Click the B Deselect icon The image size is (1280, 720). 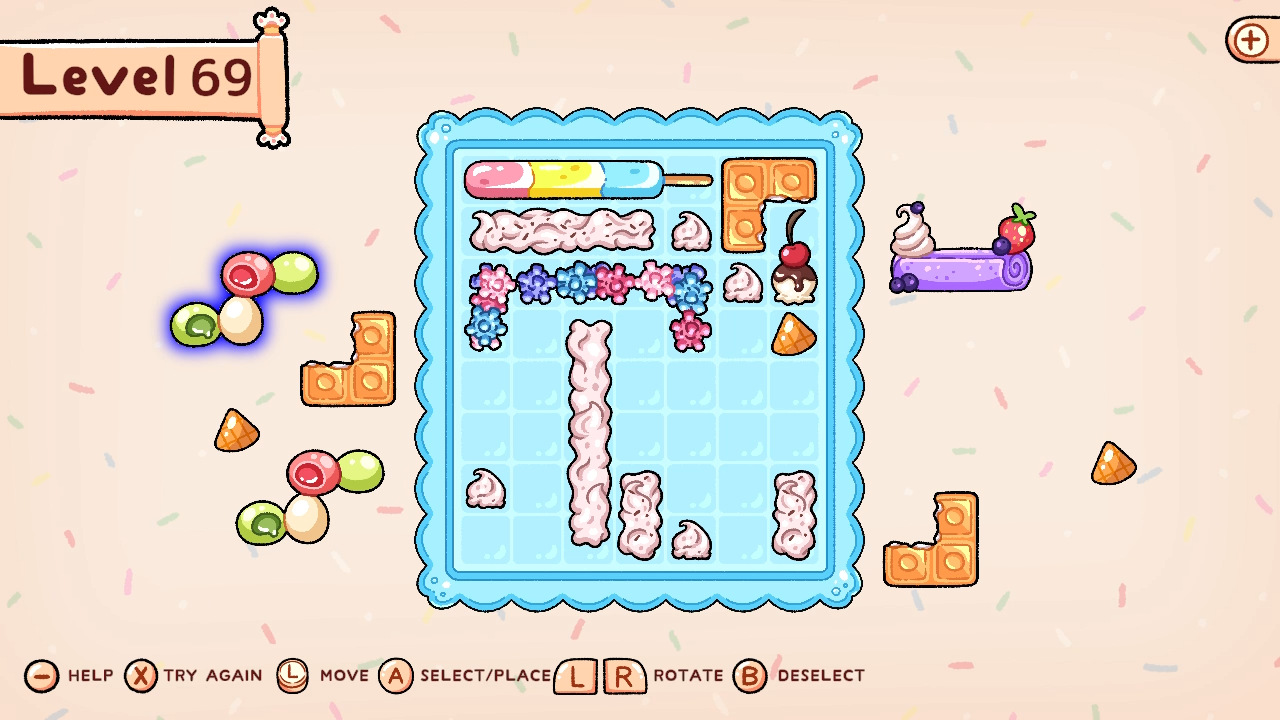[x=749, y=676]
